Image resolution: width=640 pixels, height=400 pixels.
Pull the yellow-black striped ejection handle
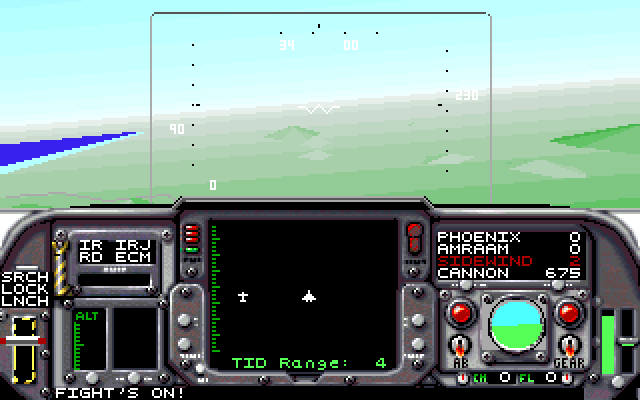(x=61, y=264)
